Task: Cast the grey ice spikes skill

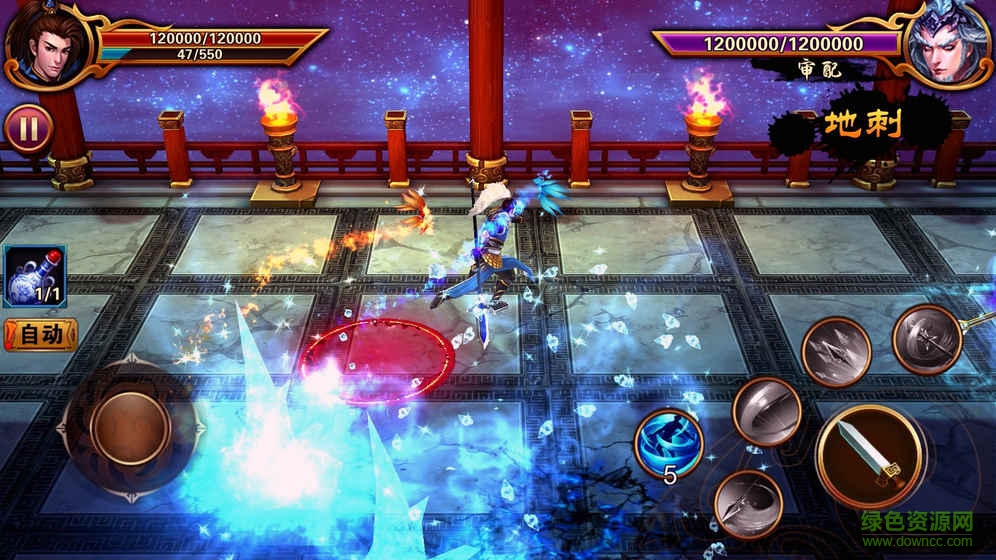Action: pos(835,351)
